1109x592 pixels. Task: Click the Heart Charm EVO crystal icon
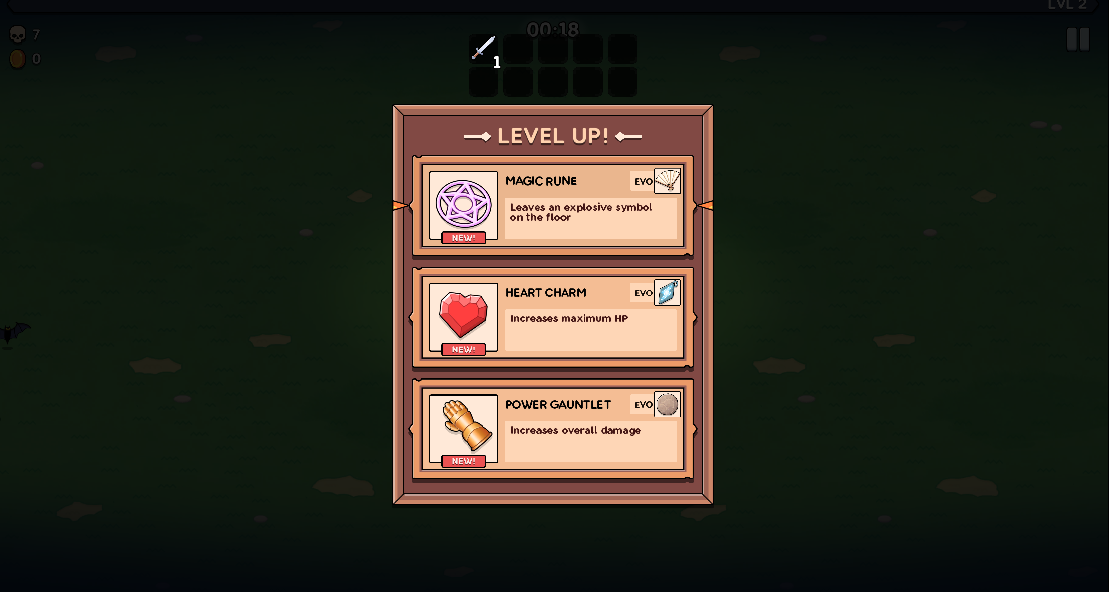point(667,293)
